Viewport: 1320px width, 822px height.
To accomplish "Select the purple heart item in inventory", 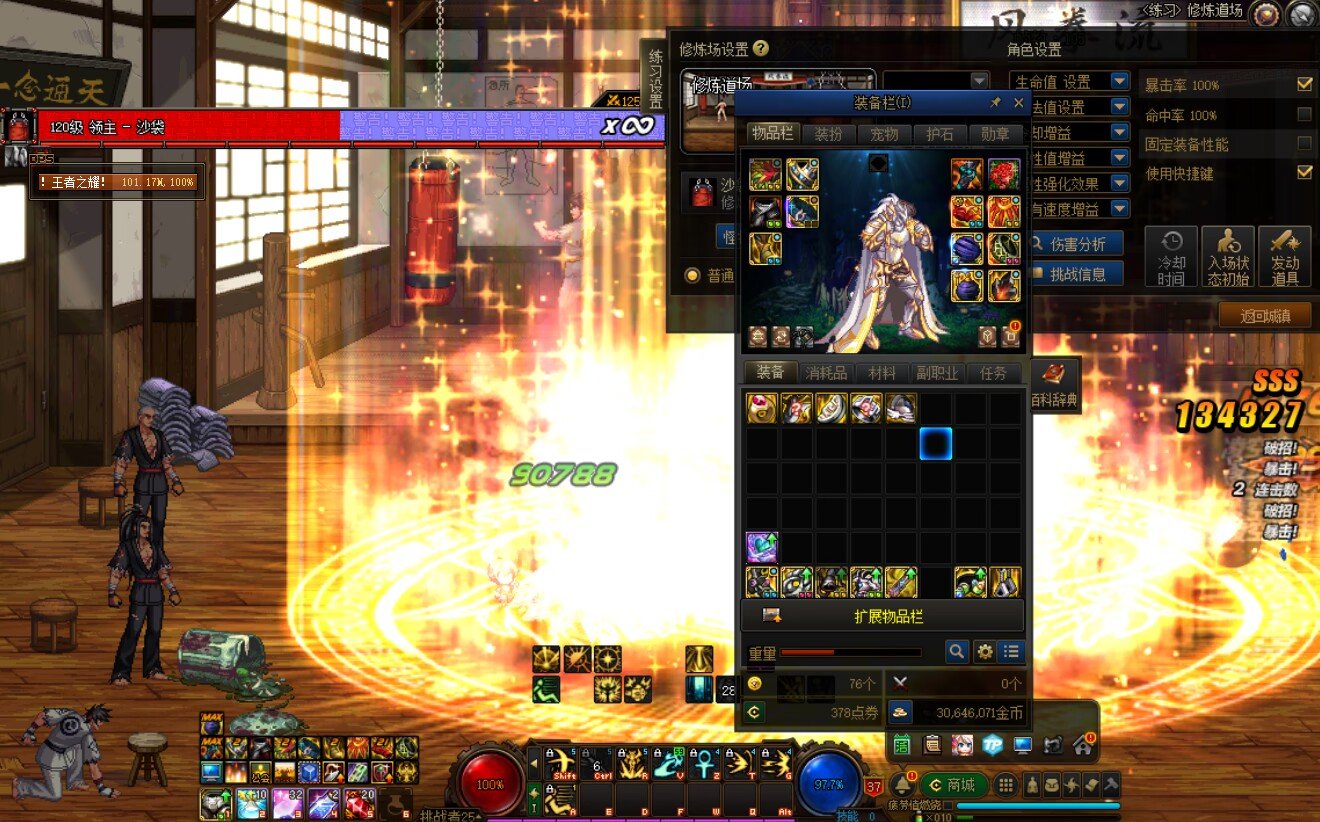I will click(x=762, y=547).
